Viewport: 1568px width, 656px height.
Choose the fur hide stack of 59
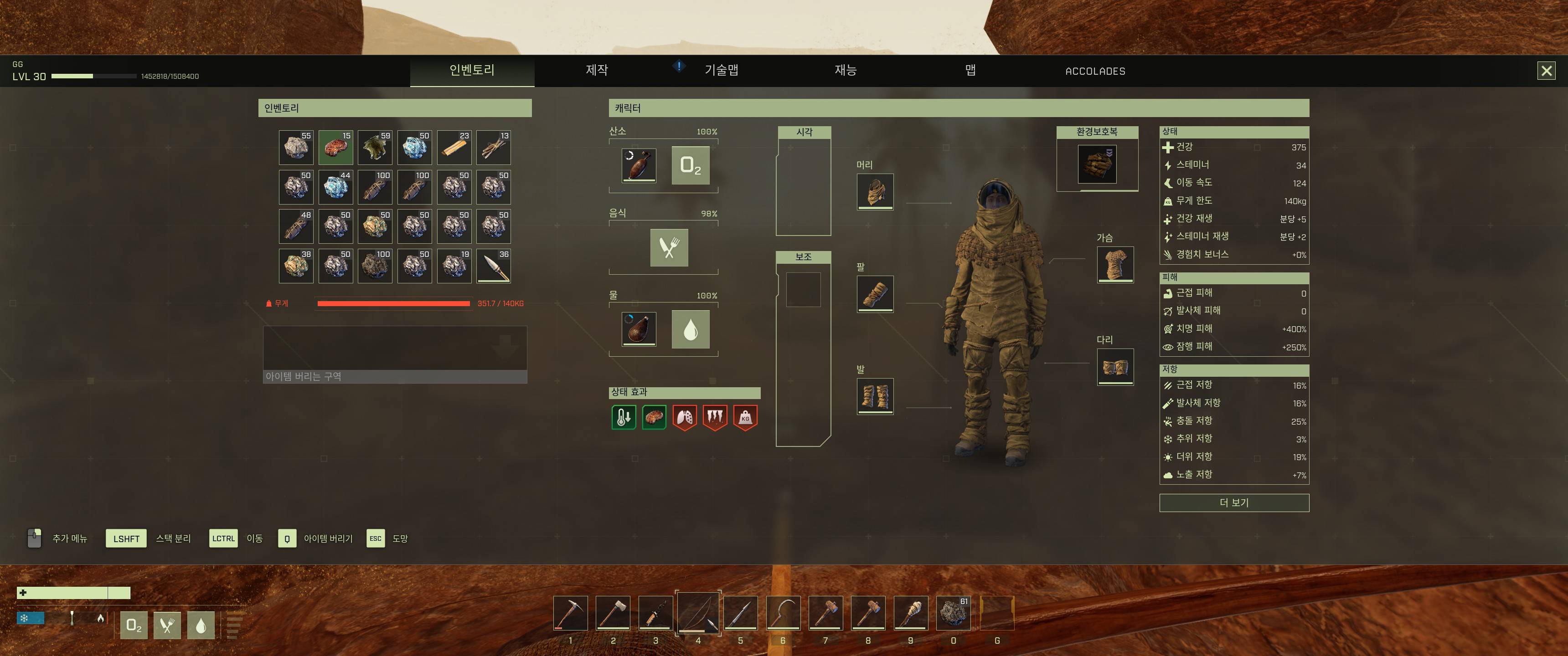pyautogui.click(x=375, y=147)
